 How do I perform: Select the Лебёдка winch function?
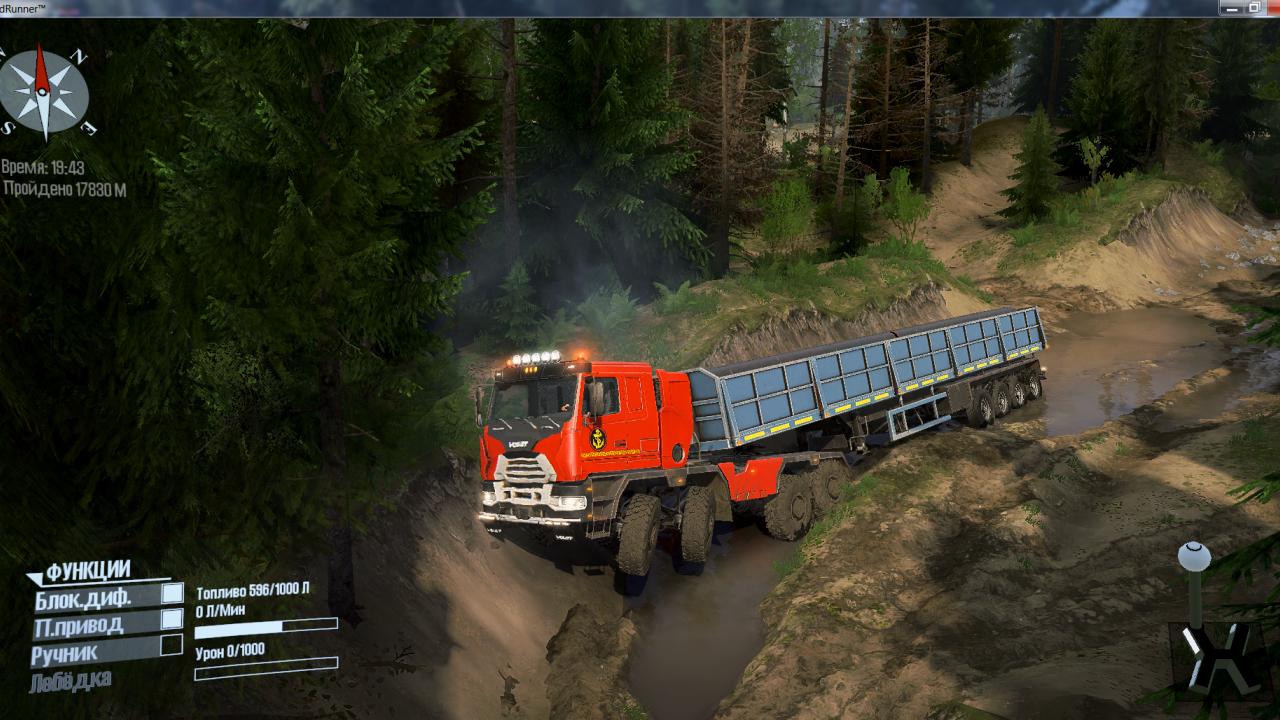[70, 681]
